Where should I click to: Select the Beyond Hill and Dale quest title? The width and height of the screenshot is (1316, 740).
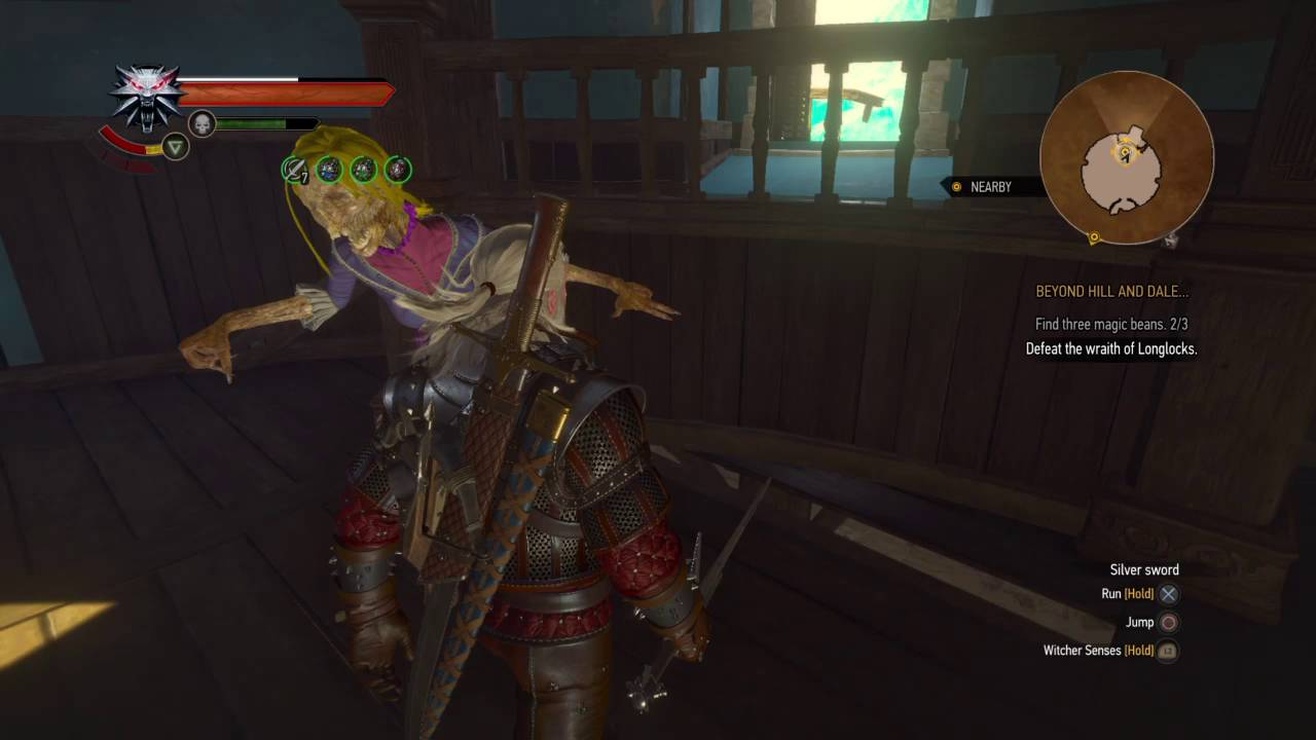point(1111,292)
